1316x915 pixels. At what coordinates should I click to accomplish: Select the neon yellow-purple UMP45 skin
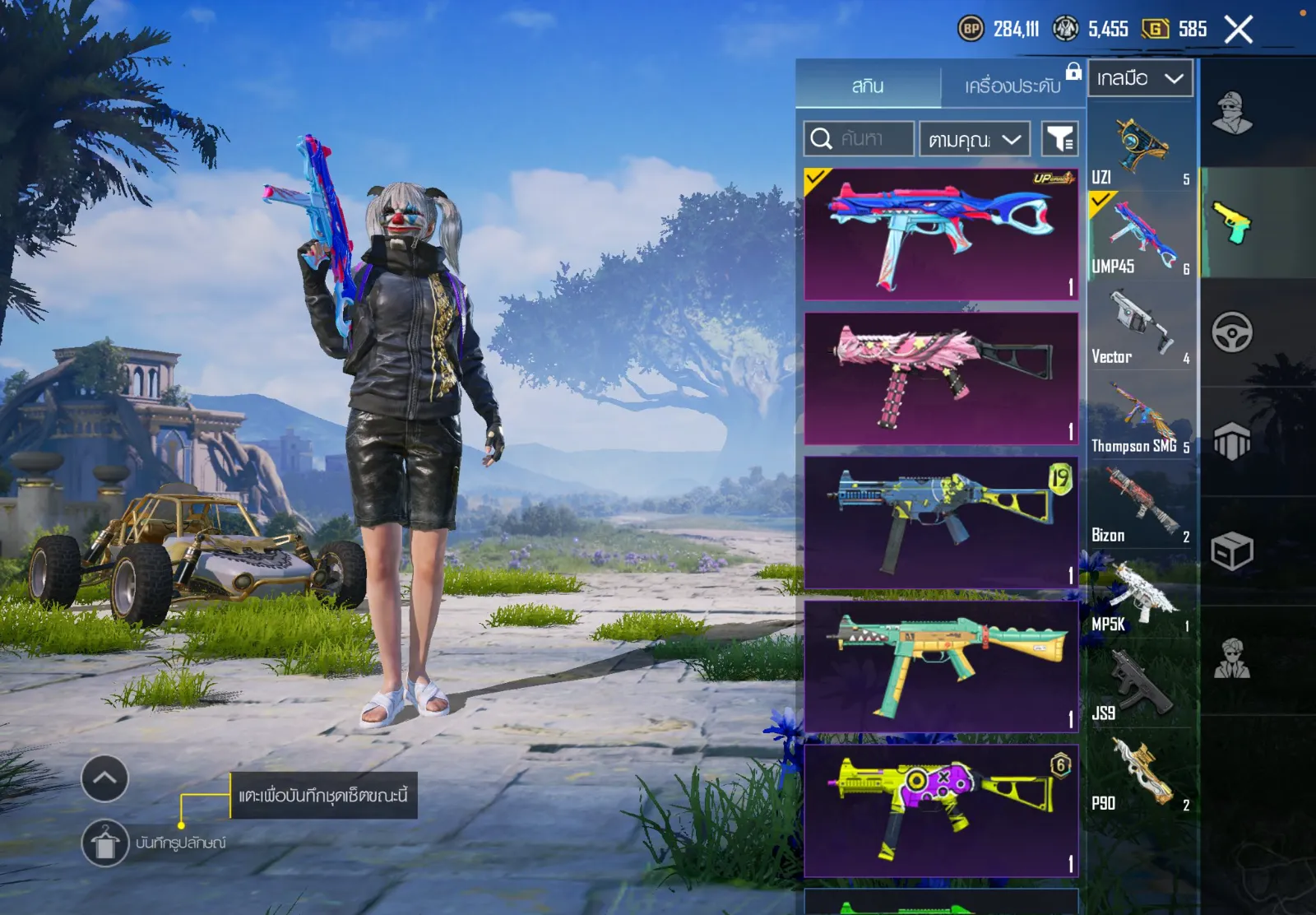941,810
